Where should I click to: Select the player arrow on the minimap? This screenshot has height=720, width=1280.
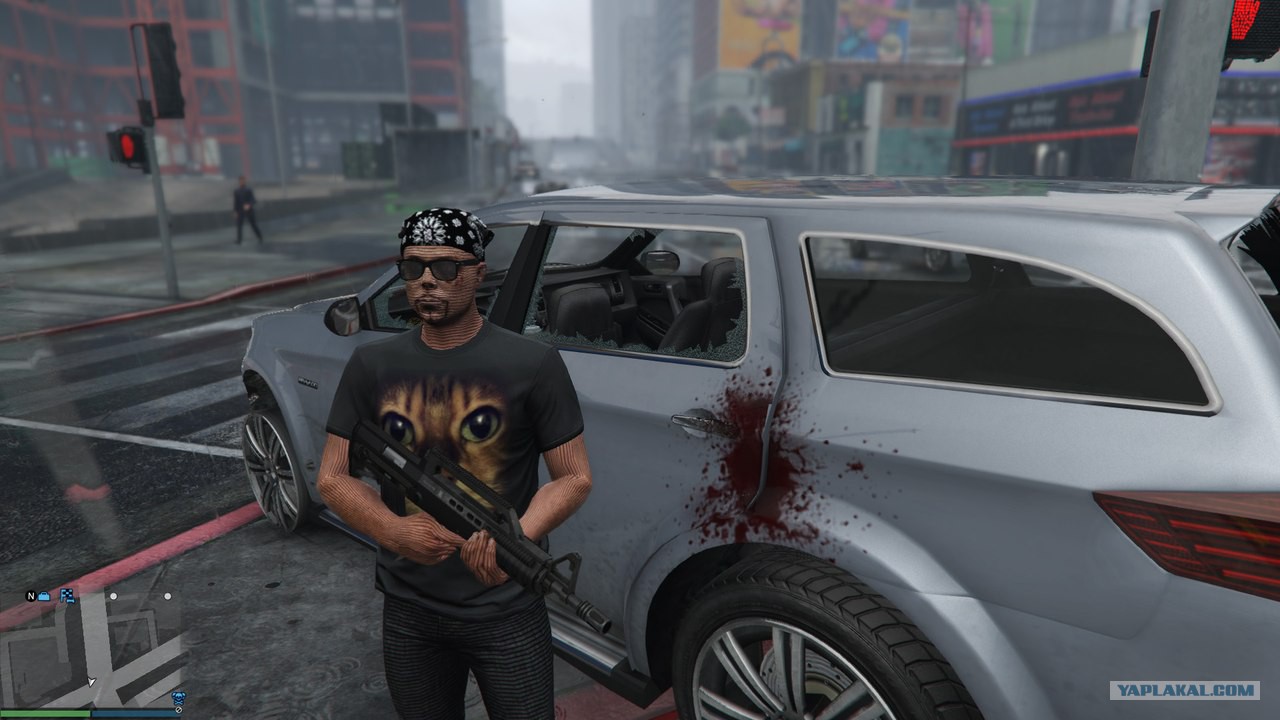tap(92, 681)
